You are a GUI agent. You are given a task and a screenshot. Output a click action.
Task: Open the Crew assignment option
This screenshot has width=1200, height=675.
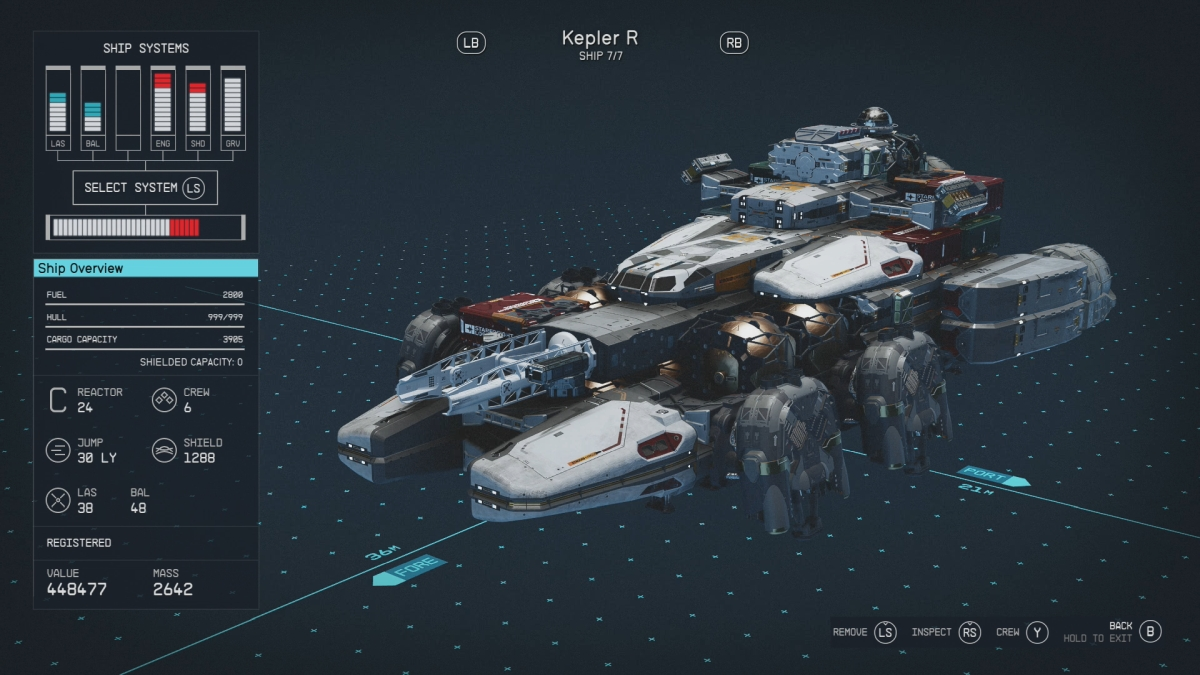[1022, 632]
